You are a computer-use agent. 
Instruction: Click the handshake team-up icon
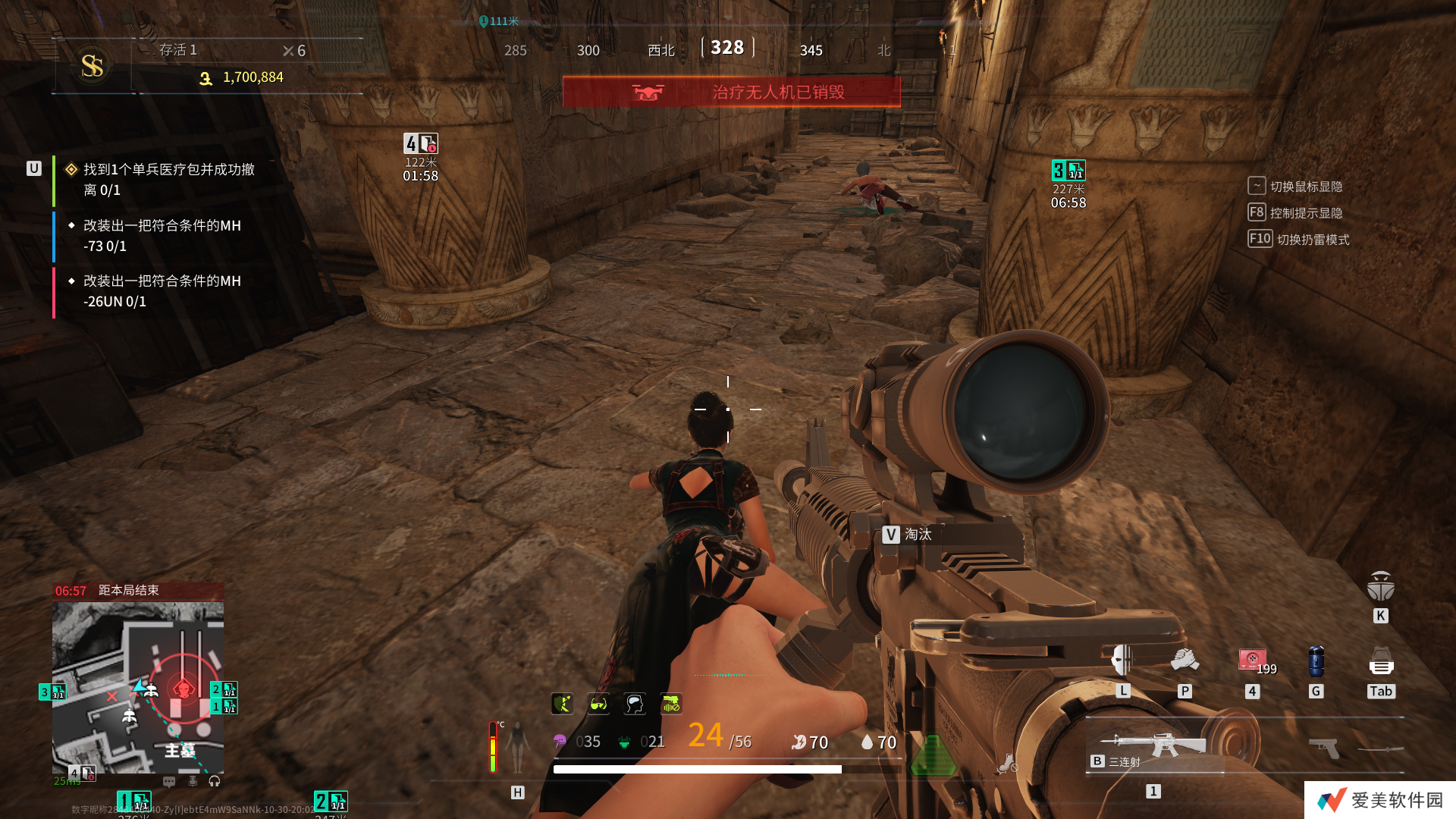pos(1185,661)
